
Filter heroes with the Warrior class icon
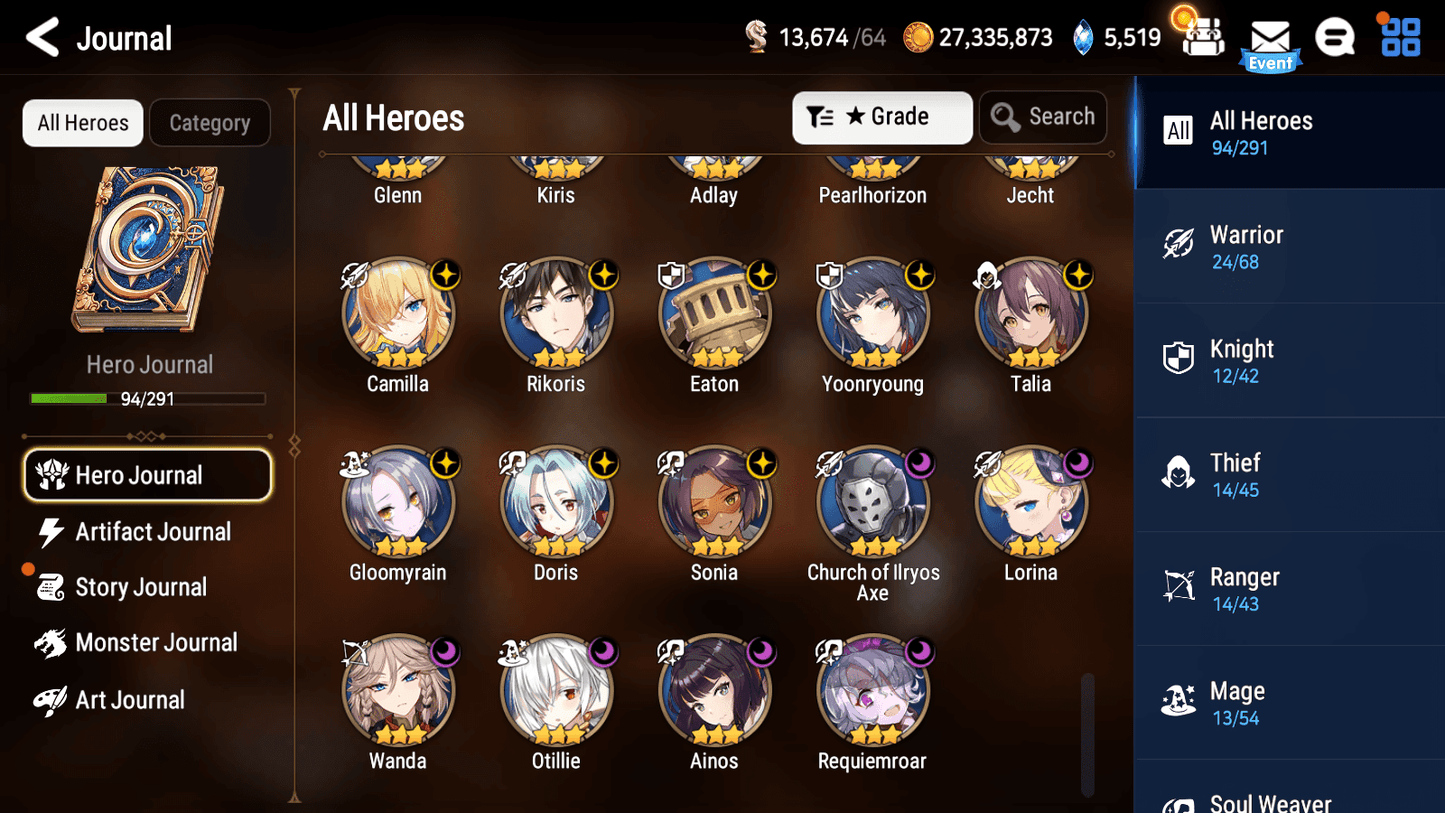pyautogui.click(x=1179, y=245)
